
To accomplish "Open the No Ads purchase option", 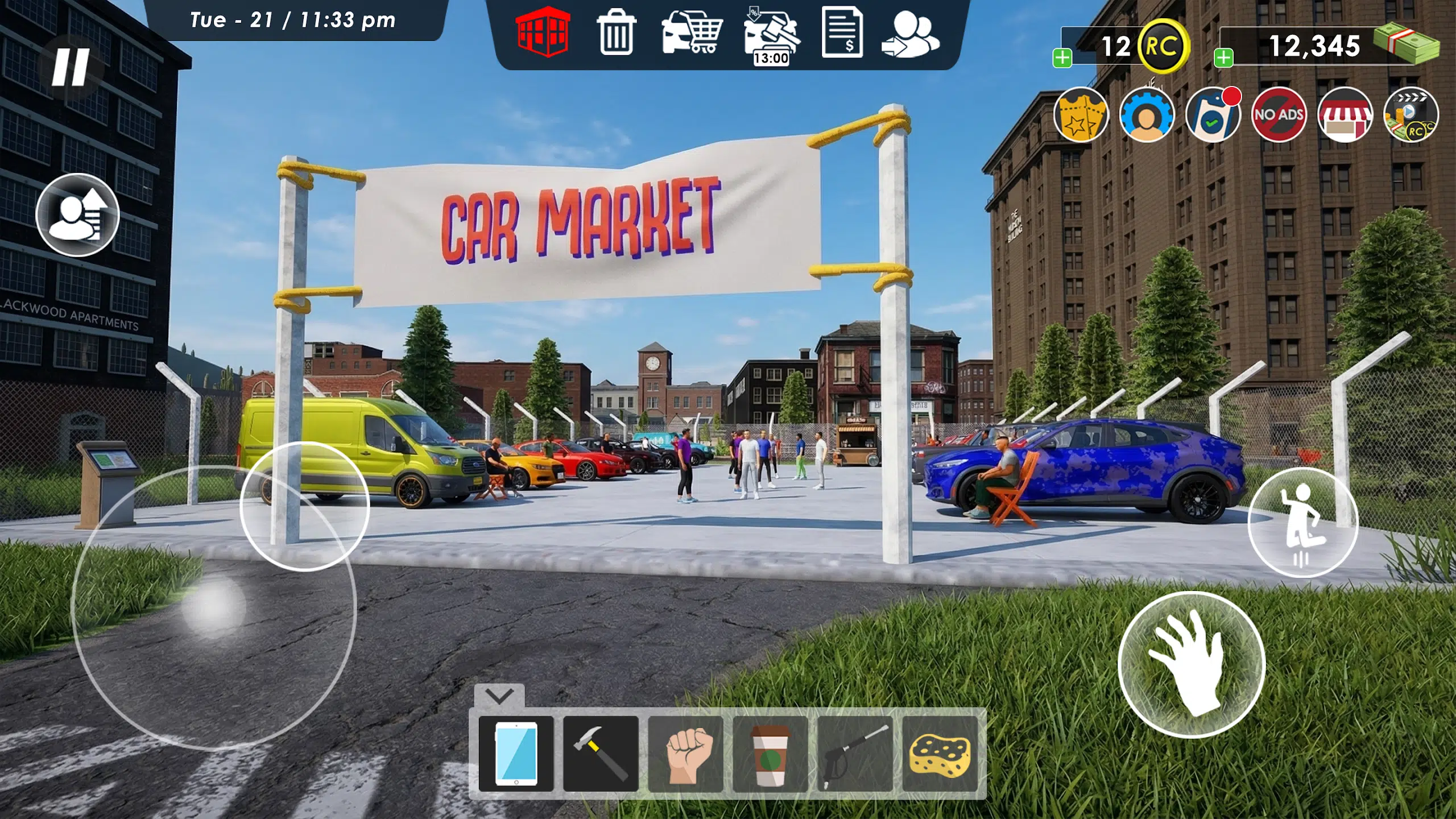I will click(1280, 115).
